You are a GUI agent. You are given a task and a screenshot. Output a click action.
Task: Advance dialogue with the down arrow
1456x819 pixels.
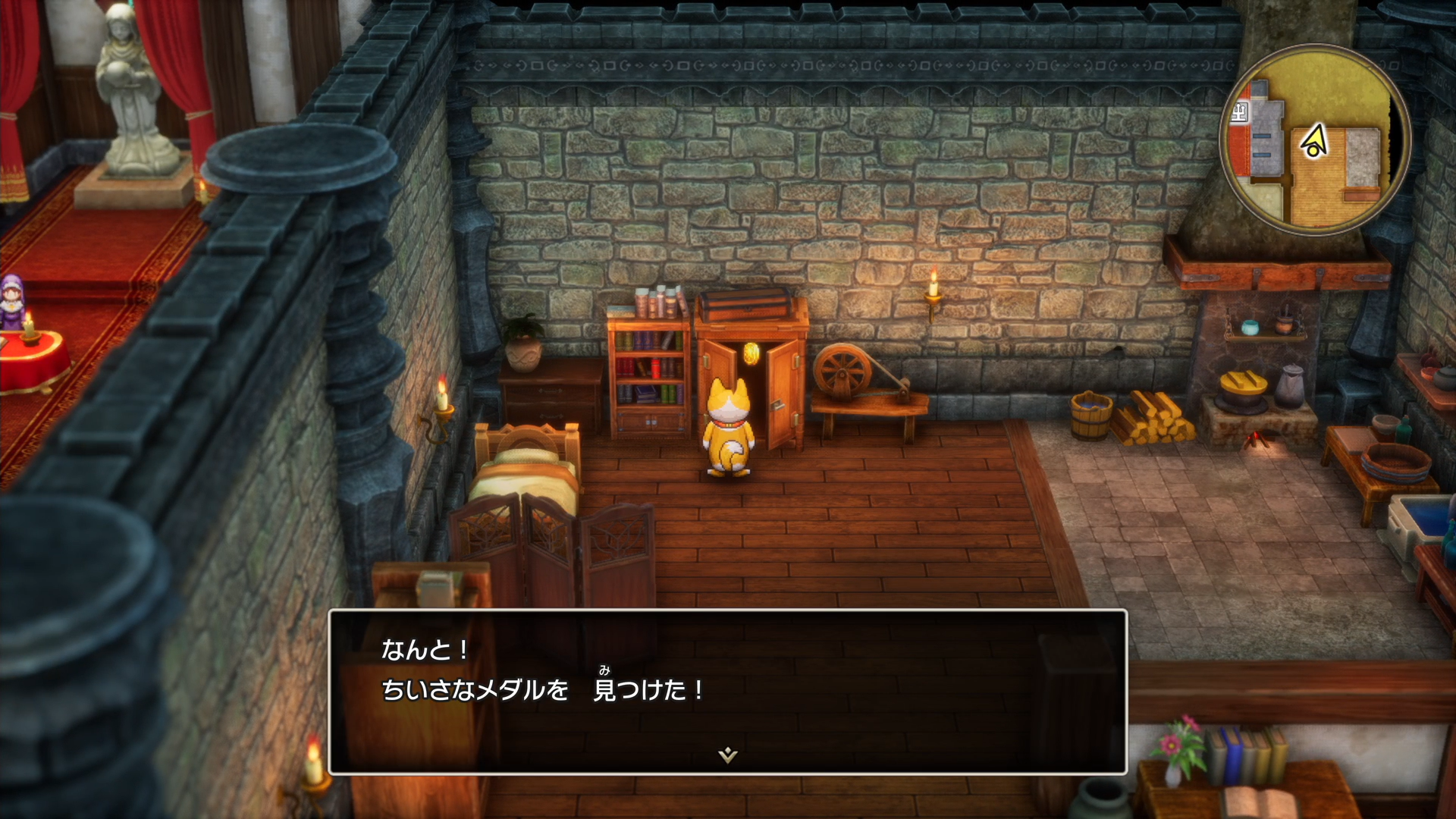point(727,754)
